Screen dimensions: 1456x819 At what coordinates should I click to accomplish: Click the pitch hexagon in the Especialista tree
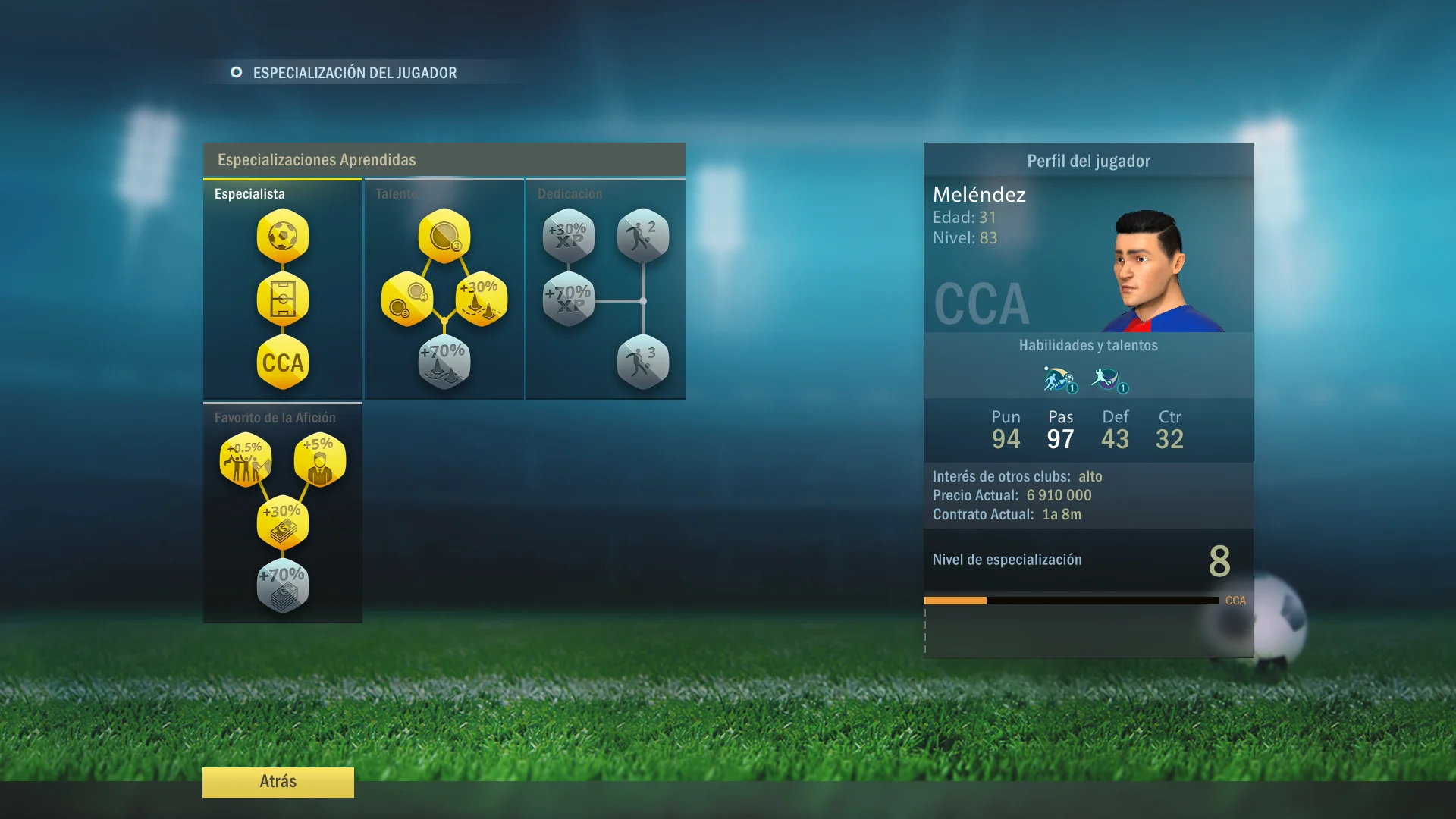pyautogui.click(x=282, y=300)
